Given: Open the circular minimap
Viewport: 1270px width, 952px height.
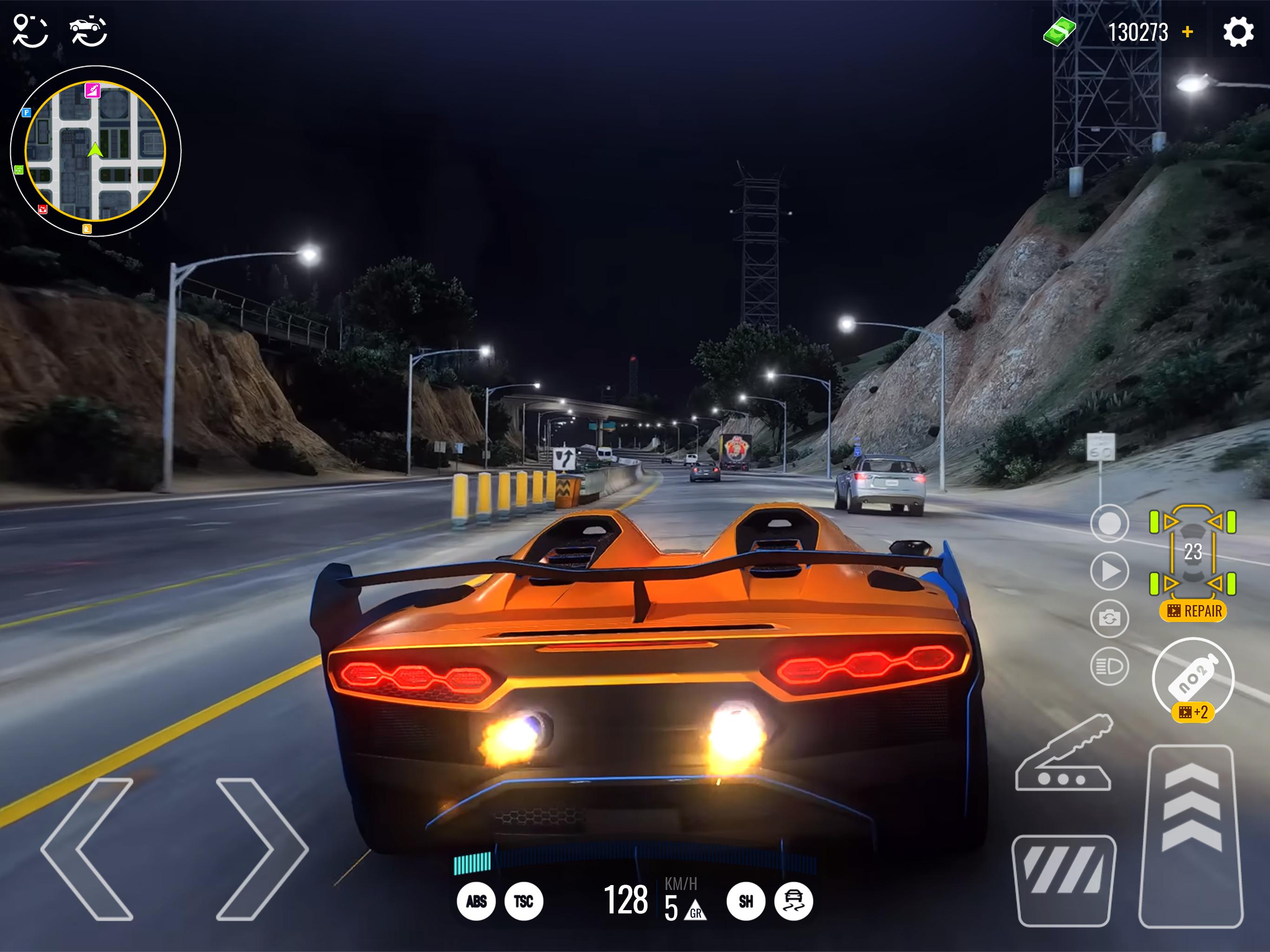Looking at the screenshot, I should tap(95, 151).
